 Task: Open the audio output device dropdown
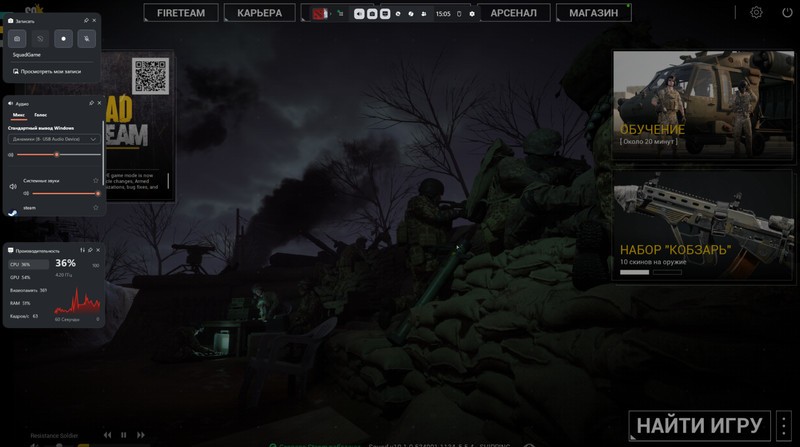coord(54,139)
